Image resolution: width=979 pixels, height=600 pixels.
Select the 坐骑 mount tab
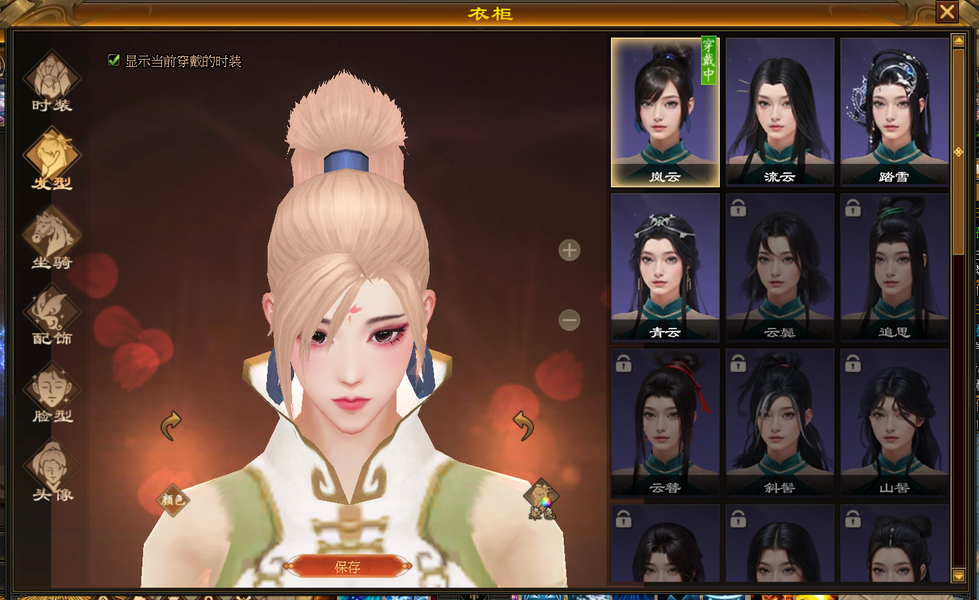pos(52,238)
